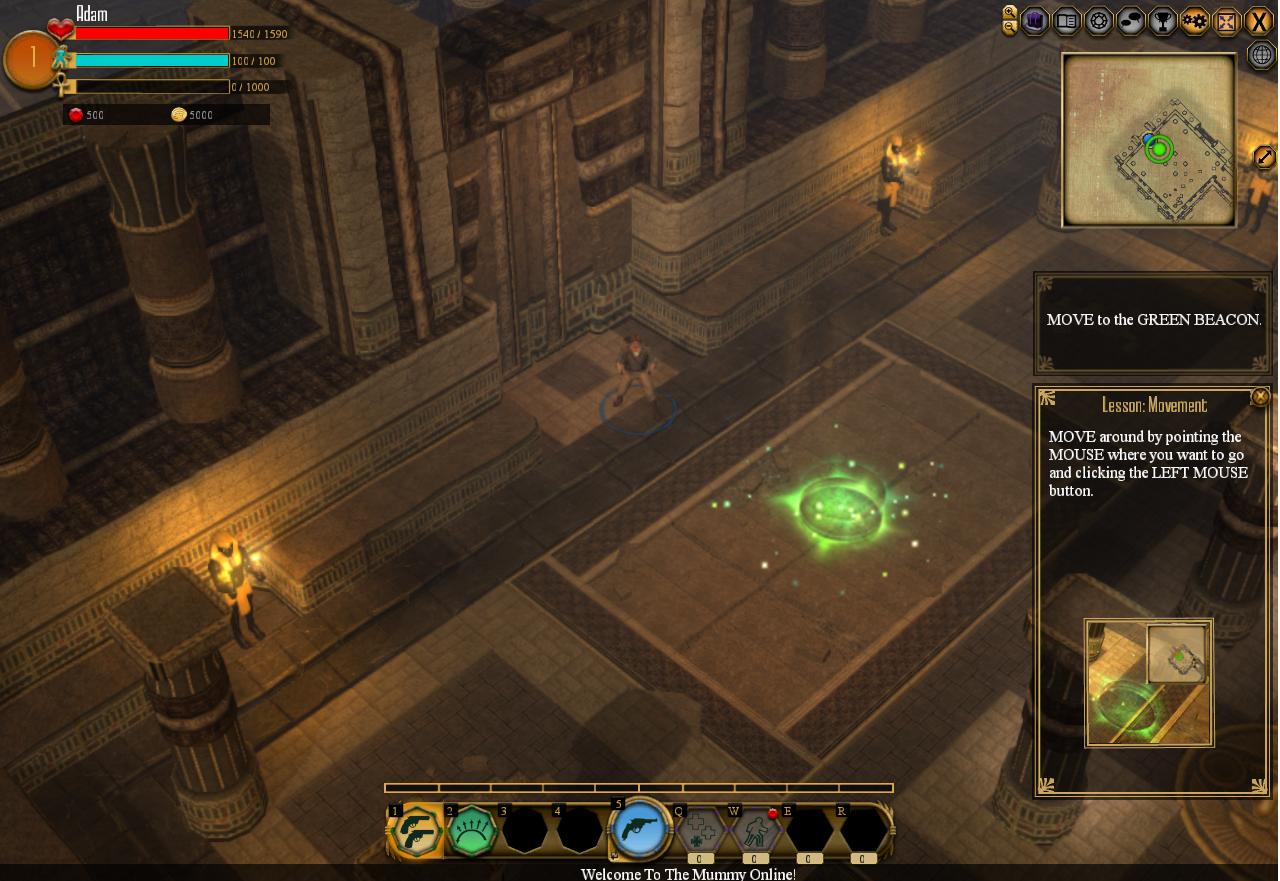Open the journal book icon
The height and width of the screenshot is (881, 1280).
(x=1067, y=21)
